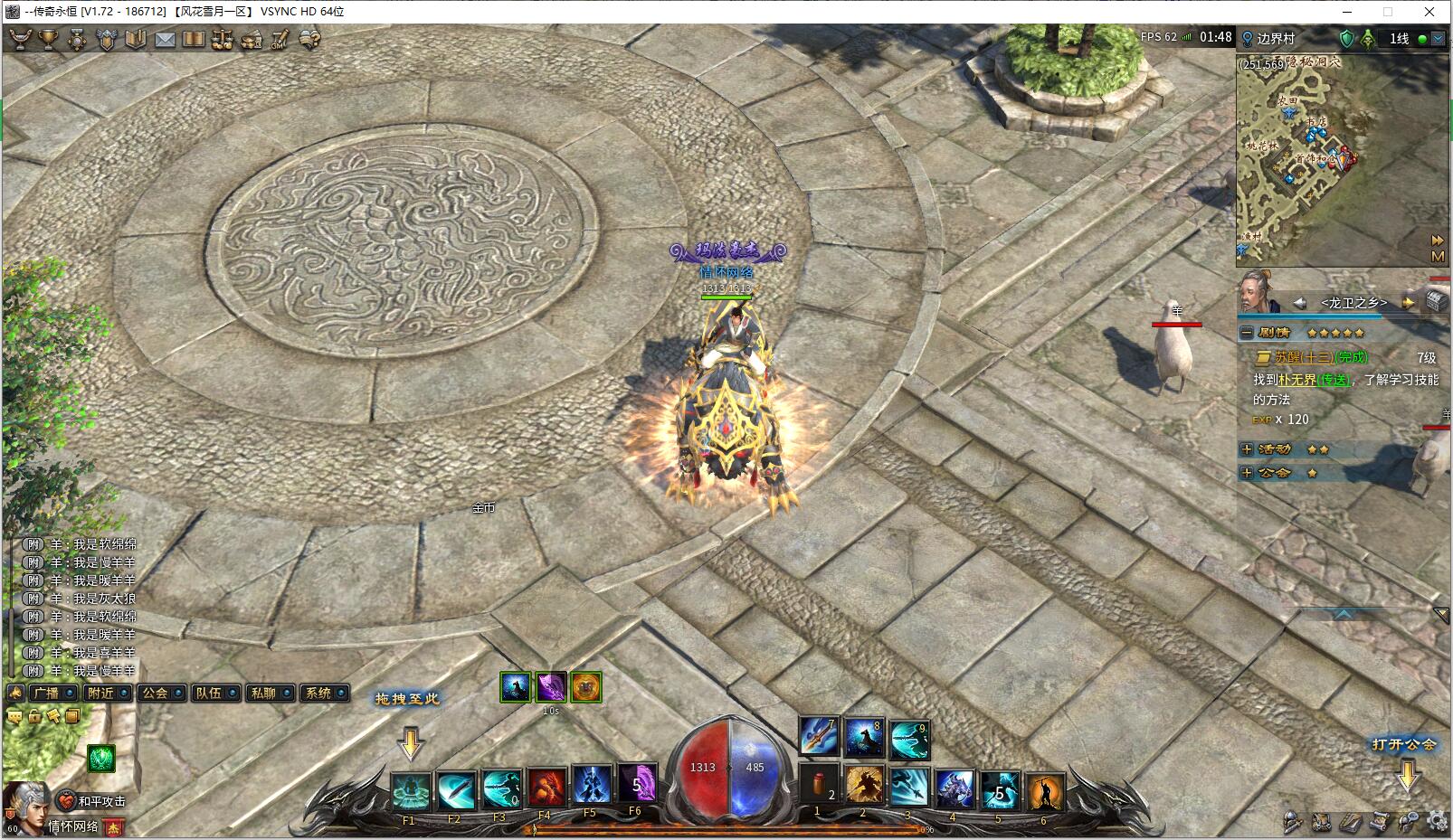
Task: Collapse the 剧情 quest section
Action: click(1247, 333)
